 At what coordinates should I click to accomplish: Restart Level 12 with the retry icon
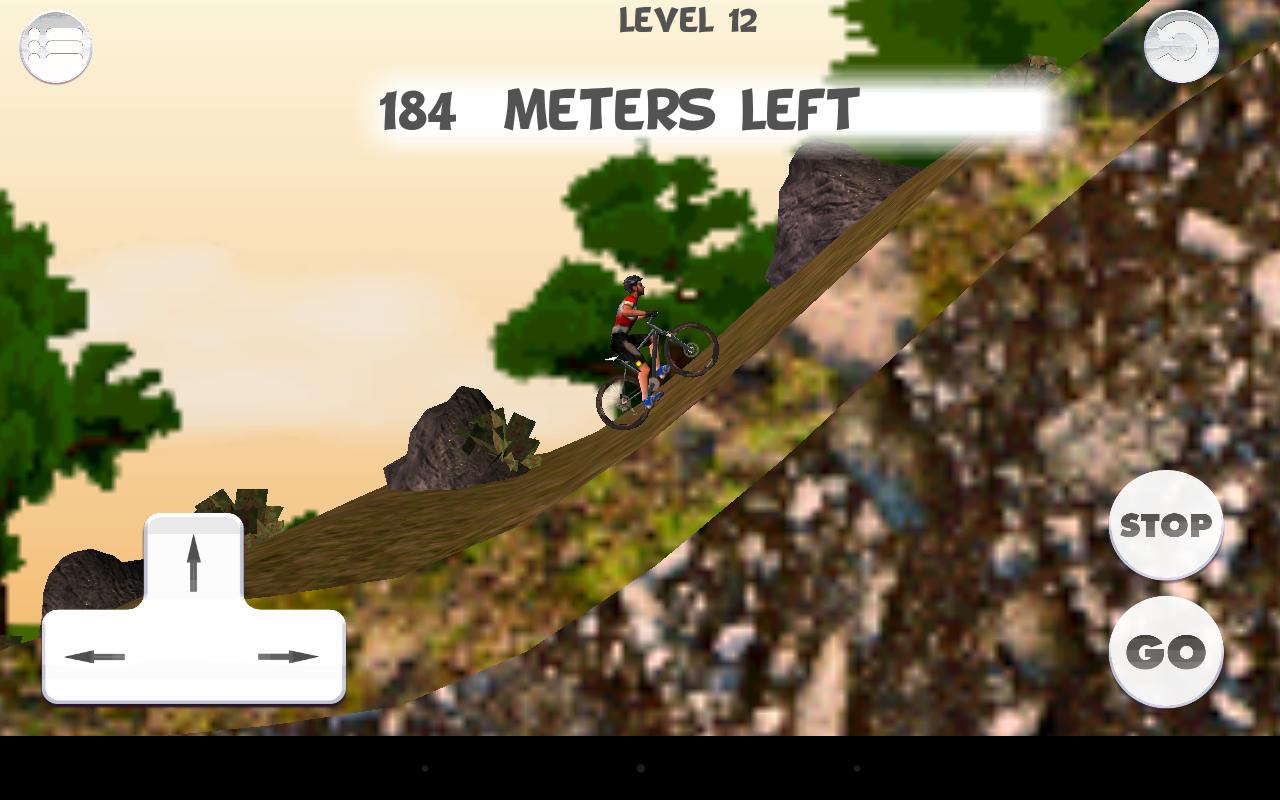(x=1183, y=44)
